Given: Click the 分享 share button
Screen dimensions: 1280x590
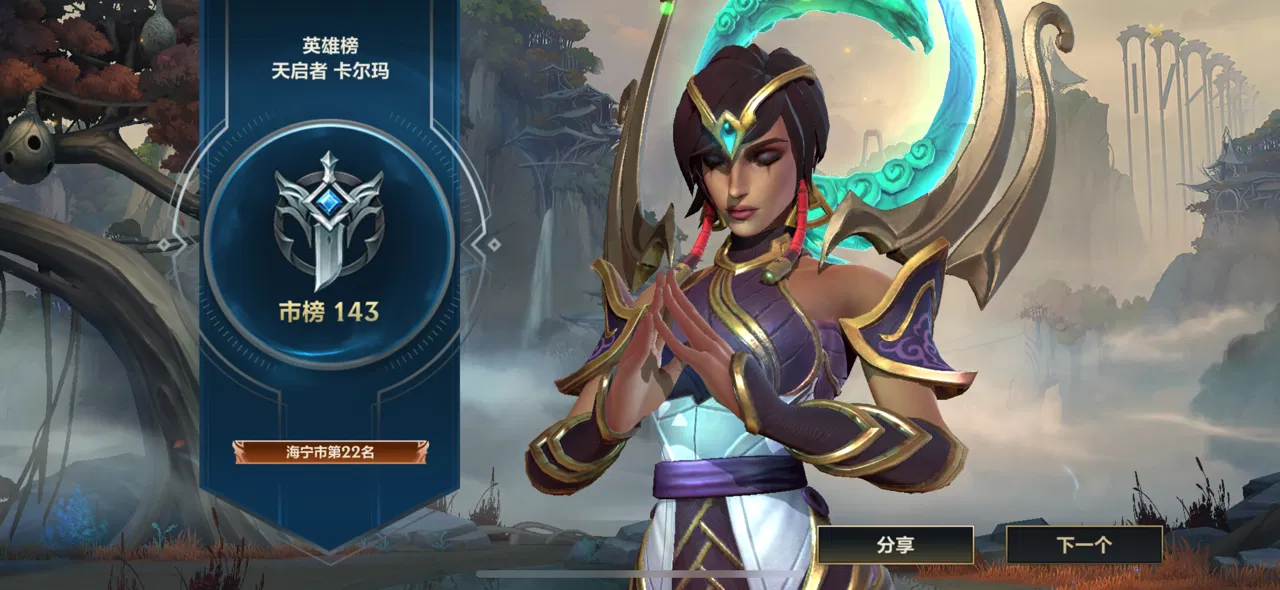Looking at the screenshot, I should point(895,545).
